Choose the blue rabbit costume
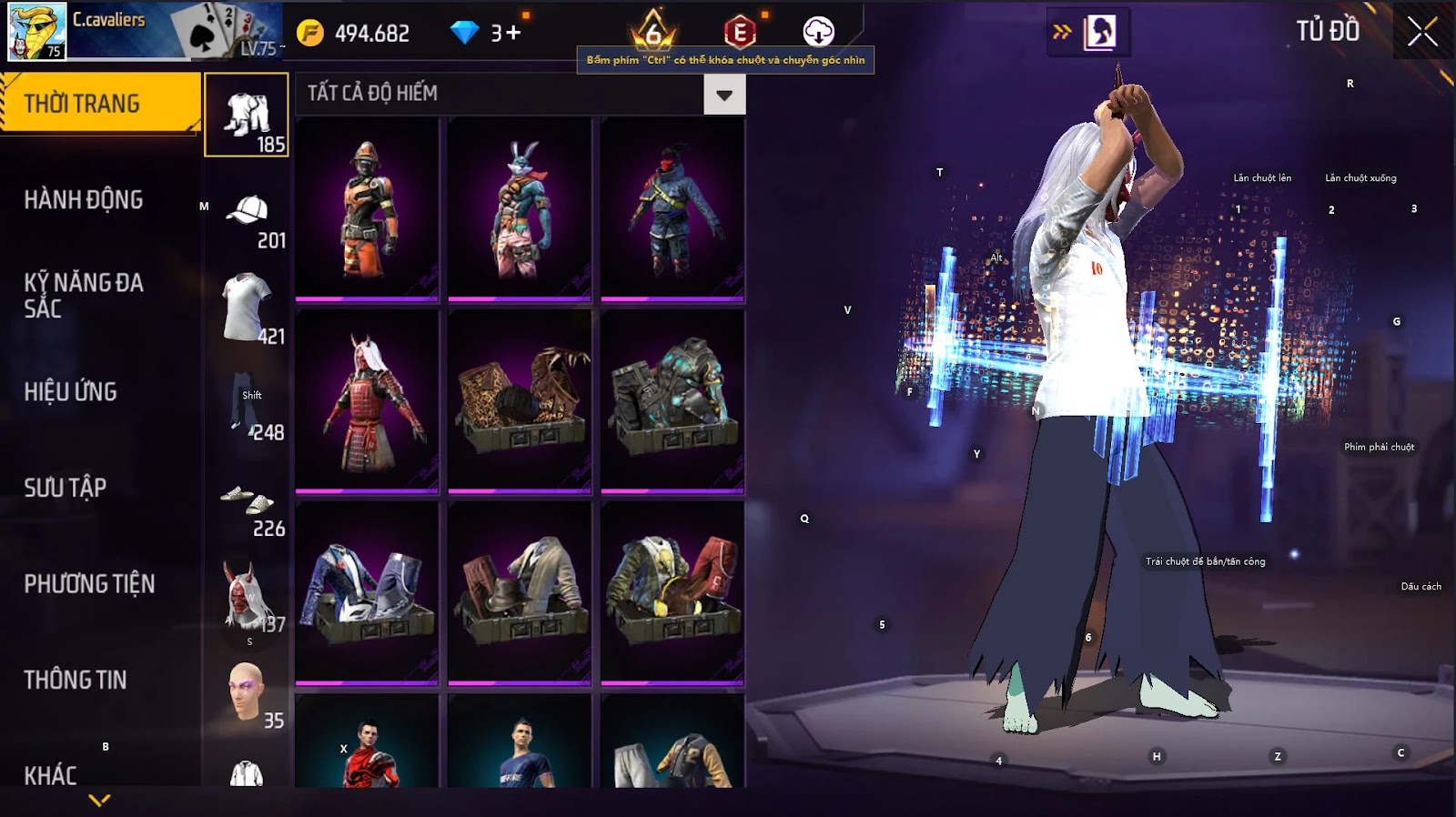 [520, 209]
